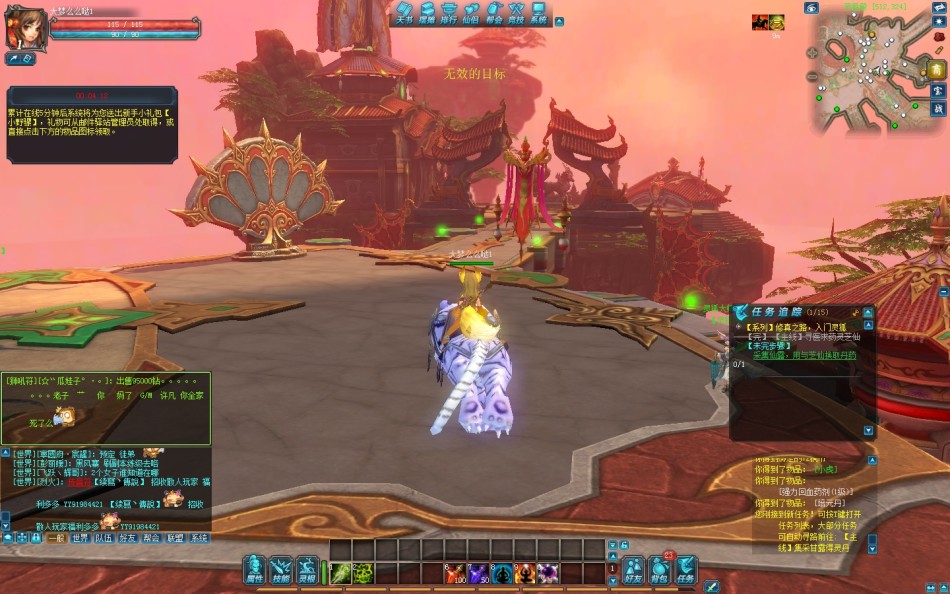This screenshot has height=594, width=950.
Task: Open the 灵根 spirit root panel
Action: click(x=307, y=570)
